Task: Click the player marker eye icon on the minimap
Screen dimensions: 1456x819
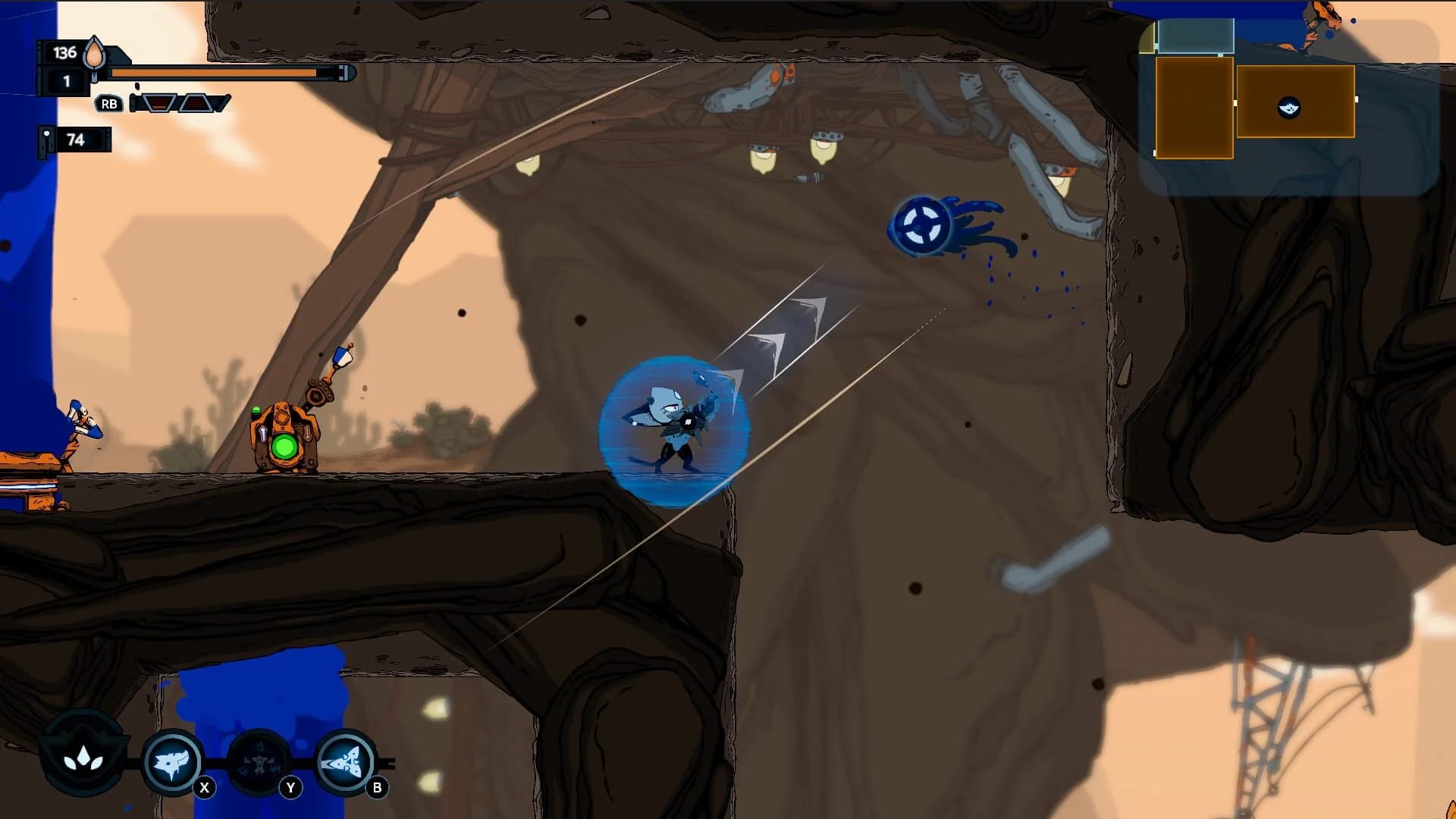Action: coord(1290,108)
